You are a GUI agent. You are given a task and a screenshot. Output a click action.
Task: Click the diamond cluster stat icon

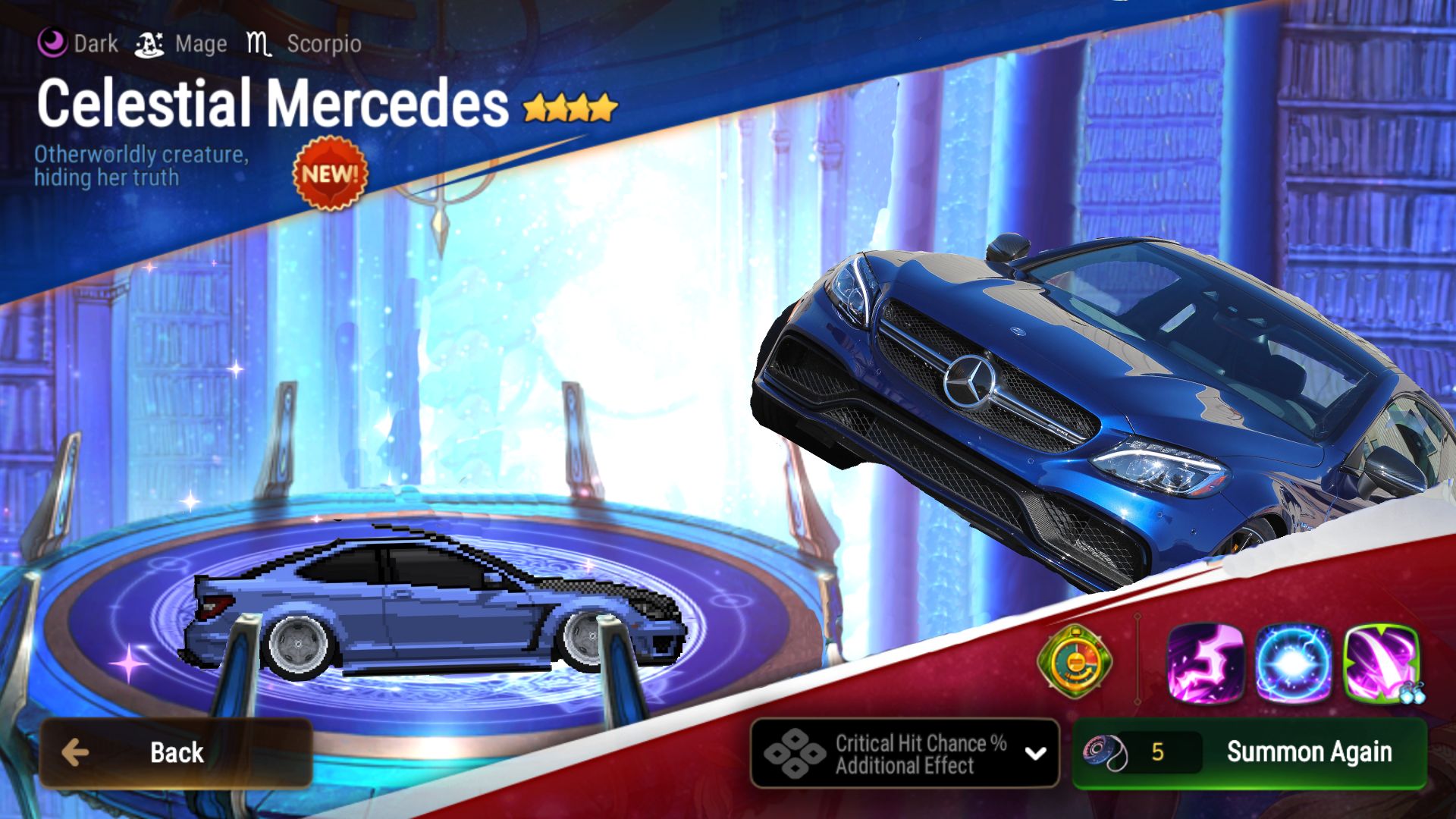[796, 752]
